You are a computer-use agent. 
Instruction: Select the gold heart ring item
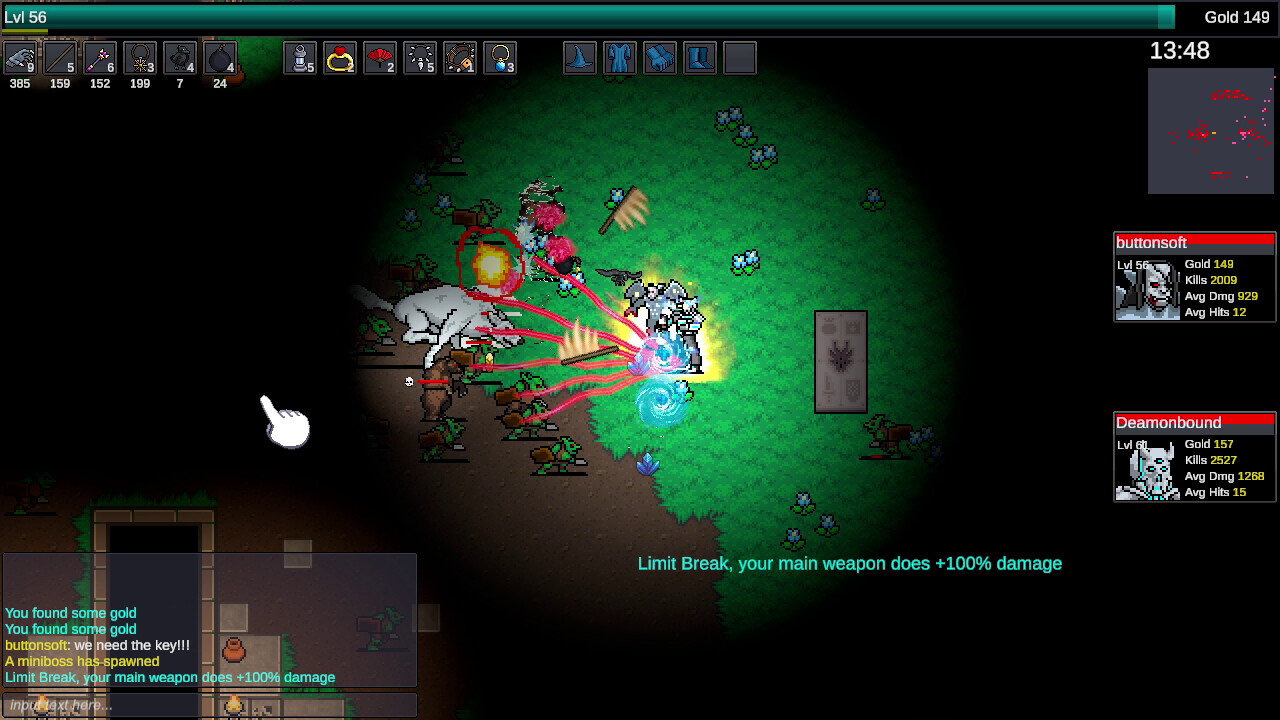(x=340, y=58)
